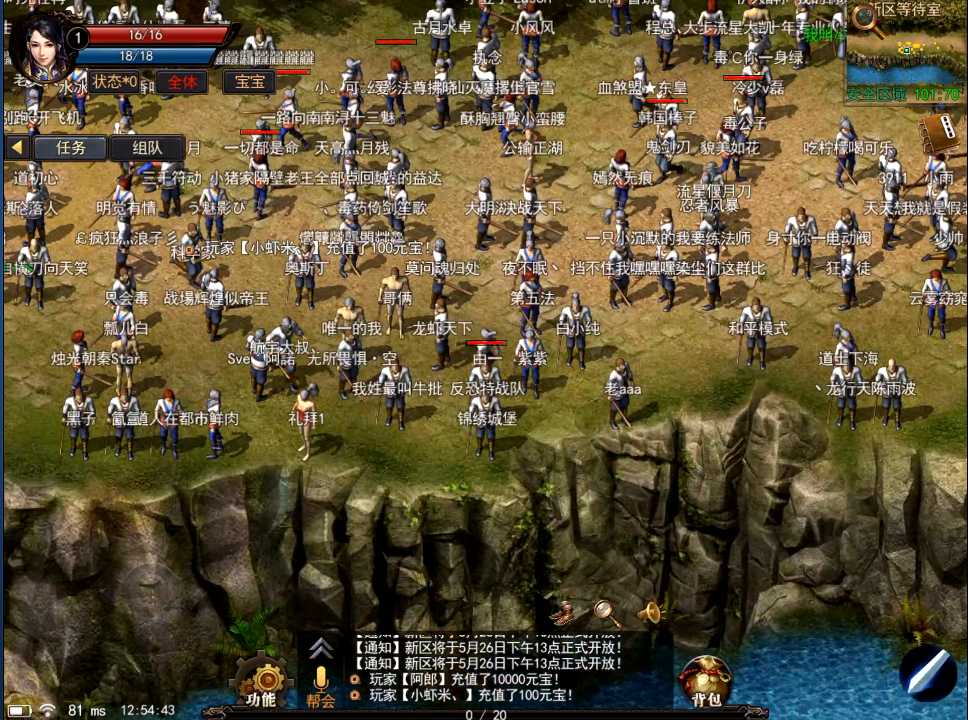Open the brown book icon below the minimap
The image size is (968, 720).
click(937, 131)
